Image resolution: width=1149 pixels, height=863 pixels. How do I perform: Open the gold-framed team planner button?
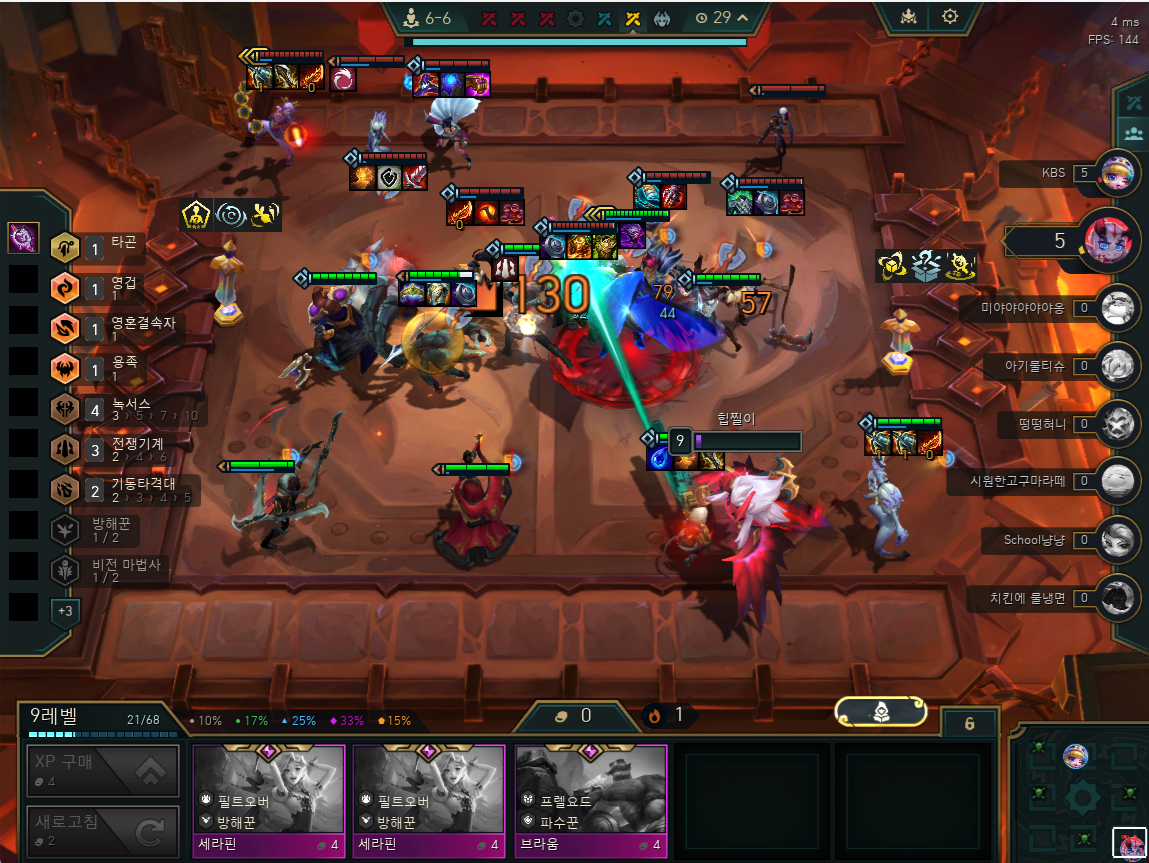[x=880, y=712]
